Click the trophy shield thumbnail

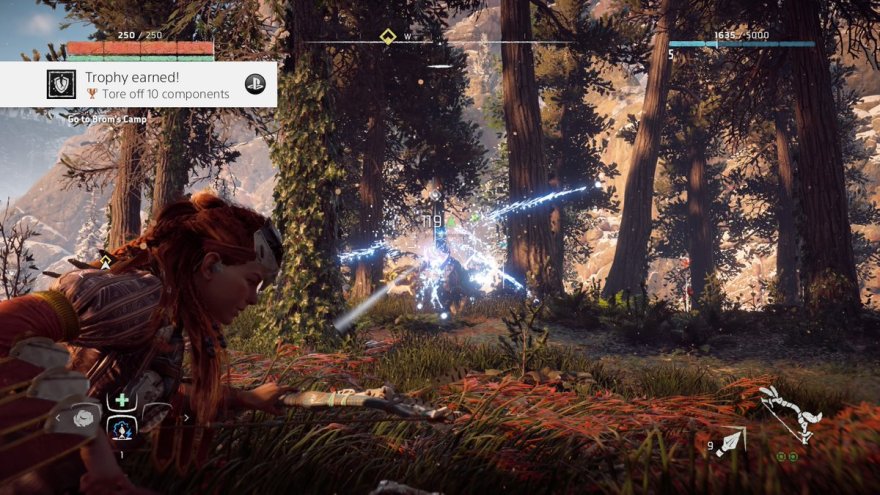(x=61, y=84)
